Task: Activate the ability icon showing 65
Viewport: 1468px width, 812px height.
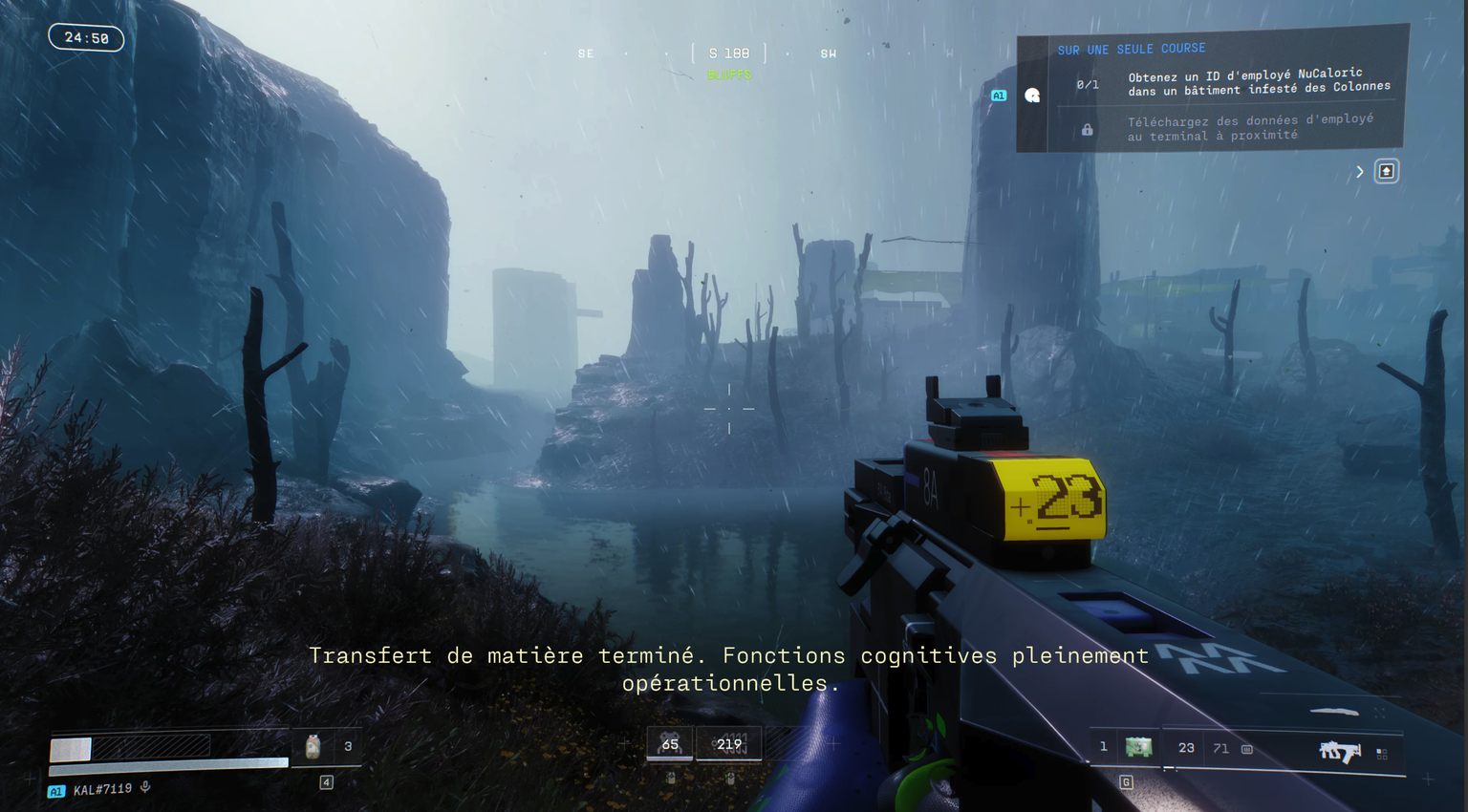Action: 670,743
